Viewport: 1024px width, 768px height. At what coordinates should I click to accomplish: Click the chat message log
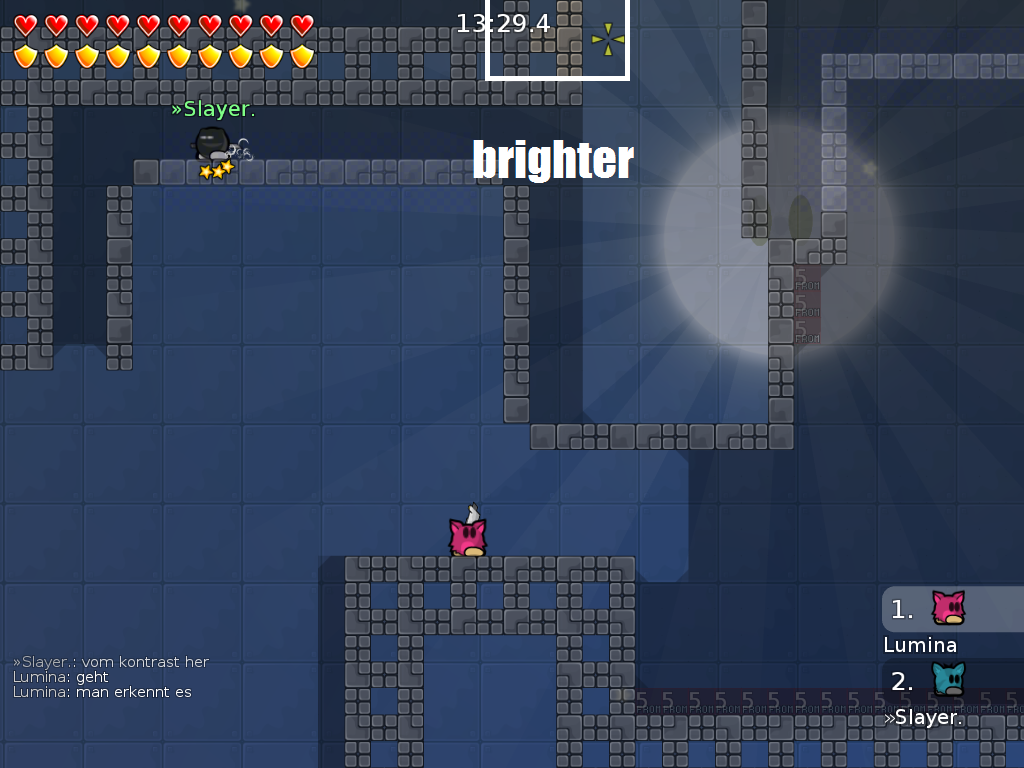(111, 677)
